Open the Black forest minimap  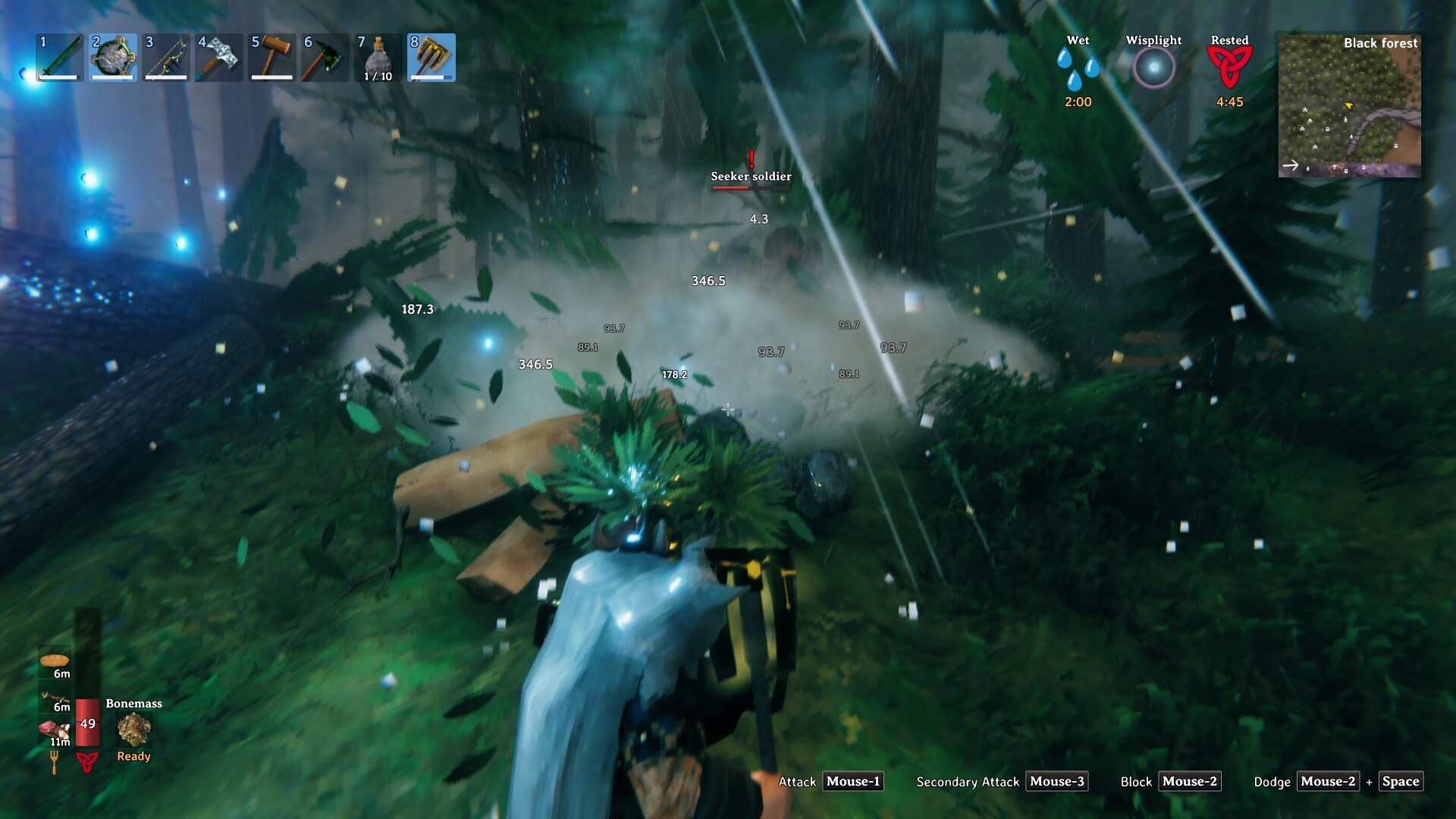coord(1349,105)
